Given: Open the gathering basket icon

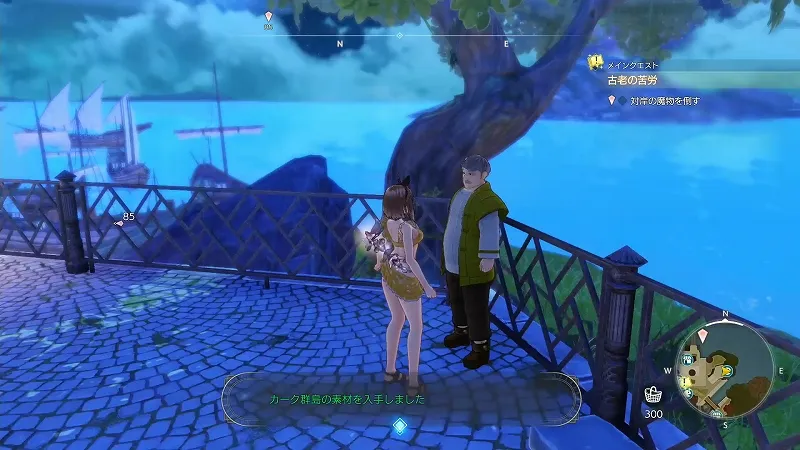Looking at the screenshot, I should 652,394.
